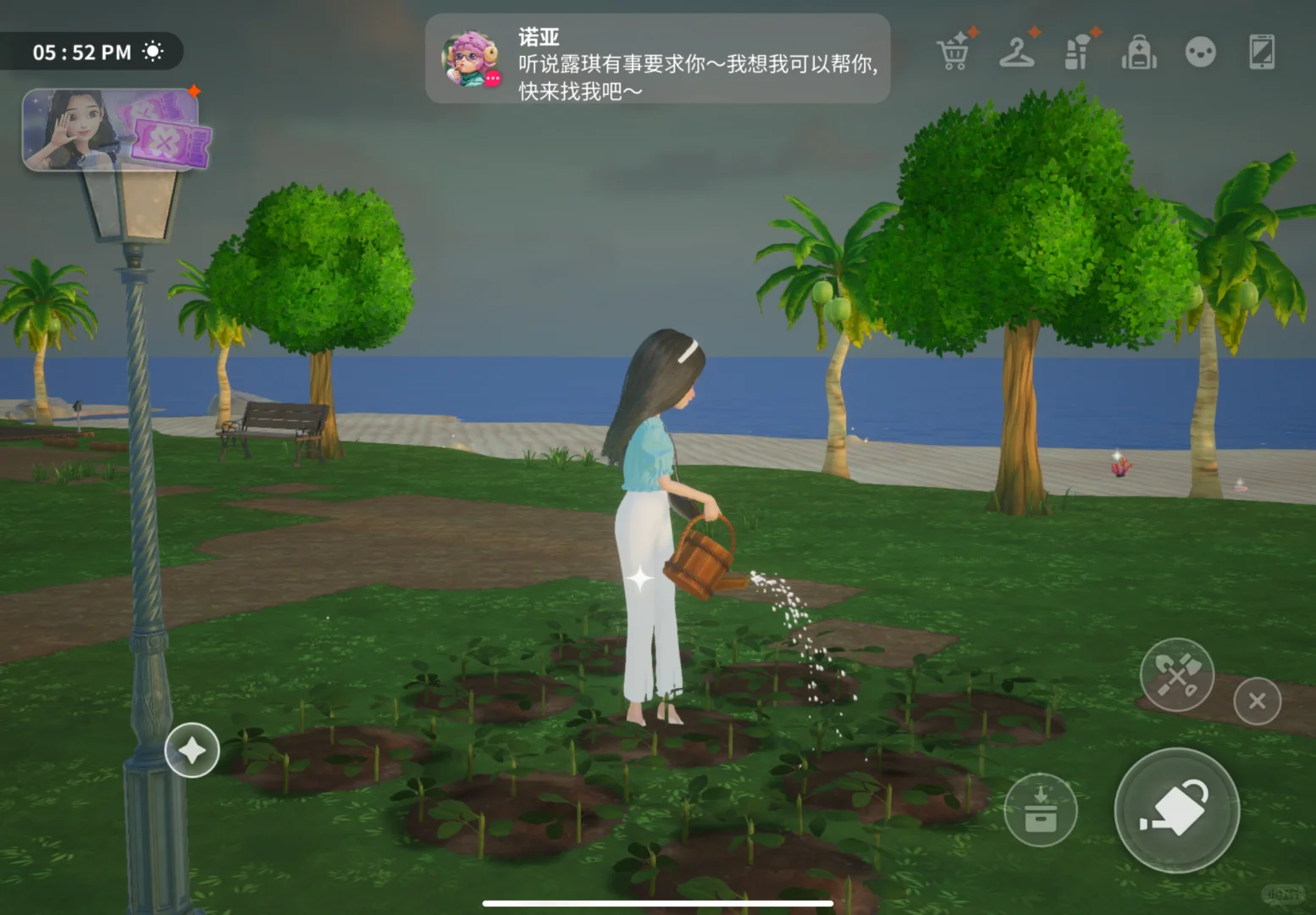Toggle the weather indicator next to the clock
The image size is (1316, 915).
[x=153, y=51]
